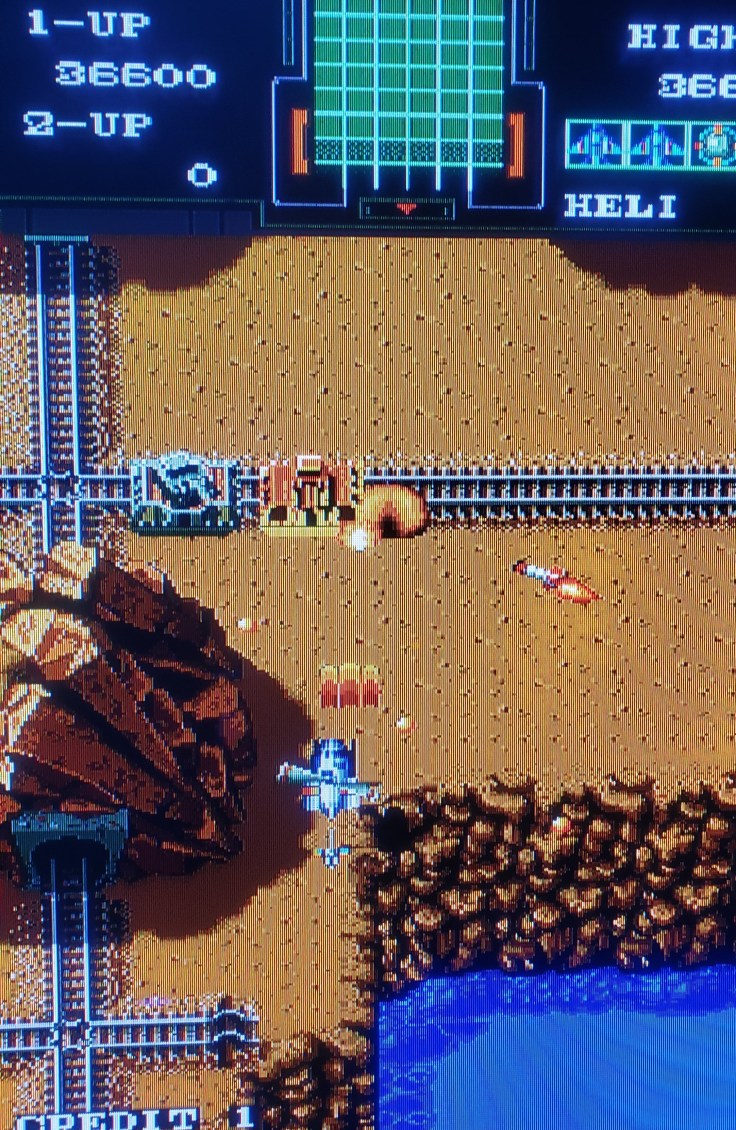Screen dimensions: 736x1130
Task: Select the round orb icon beside the jet icons
Action: click(716, 145)
